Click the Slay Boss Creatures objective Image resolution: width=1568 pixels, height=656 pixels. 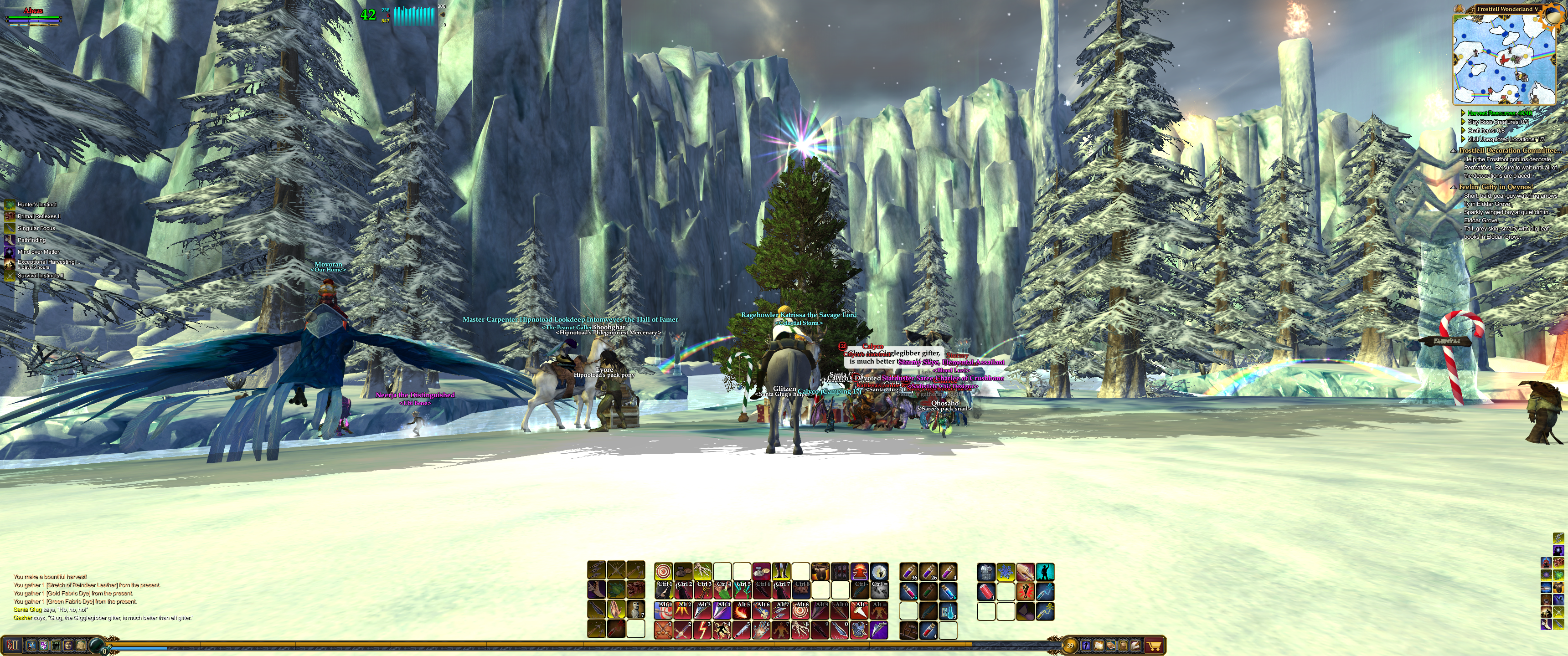1497,122
